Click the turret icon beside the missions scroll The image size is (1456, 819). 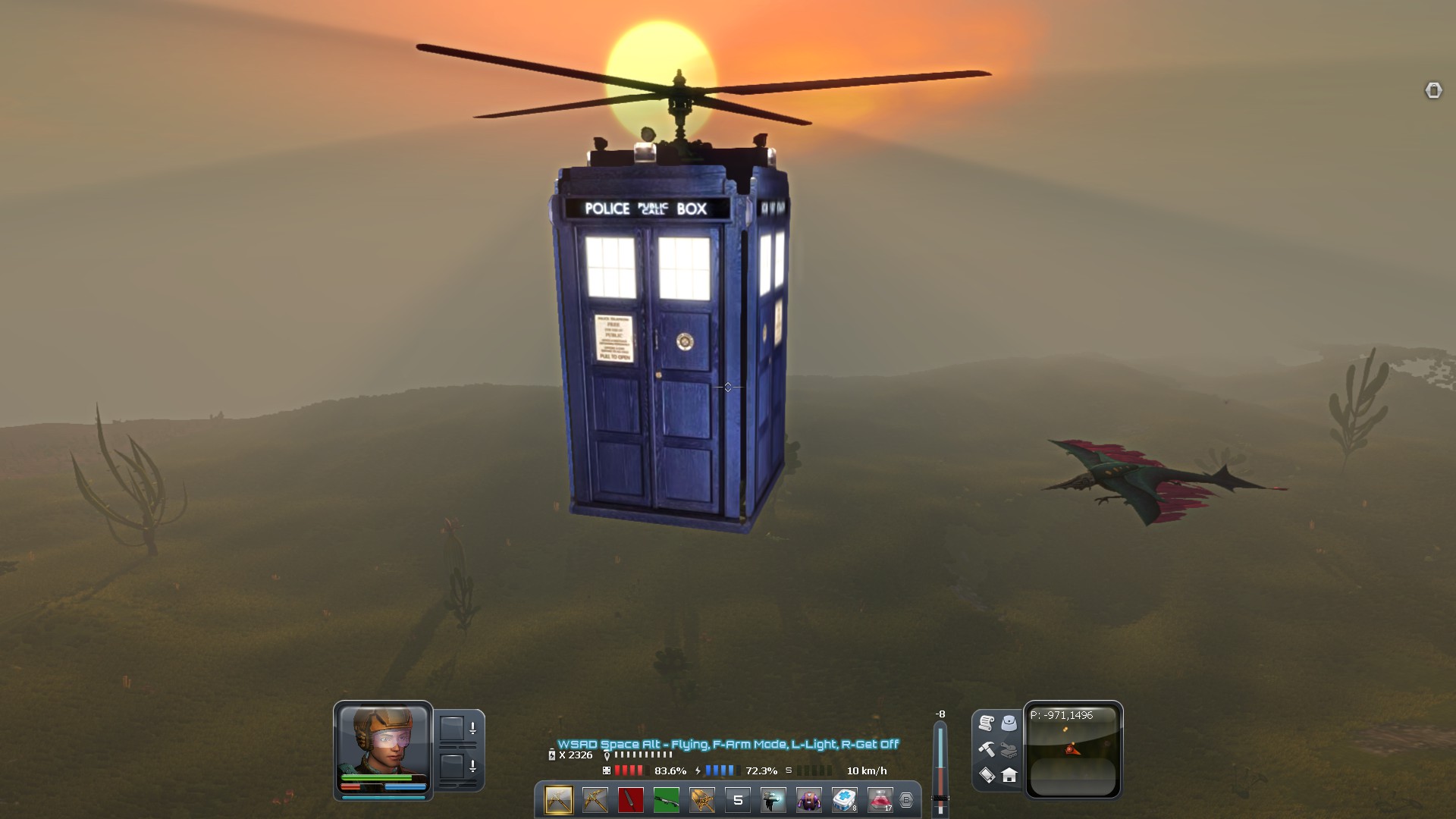1009,723
